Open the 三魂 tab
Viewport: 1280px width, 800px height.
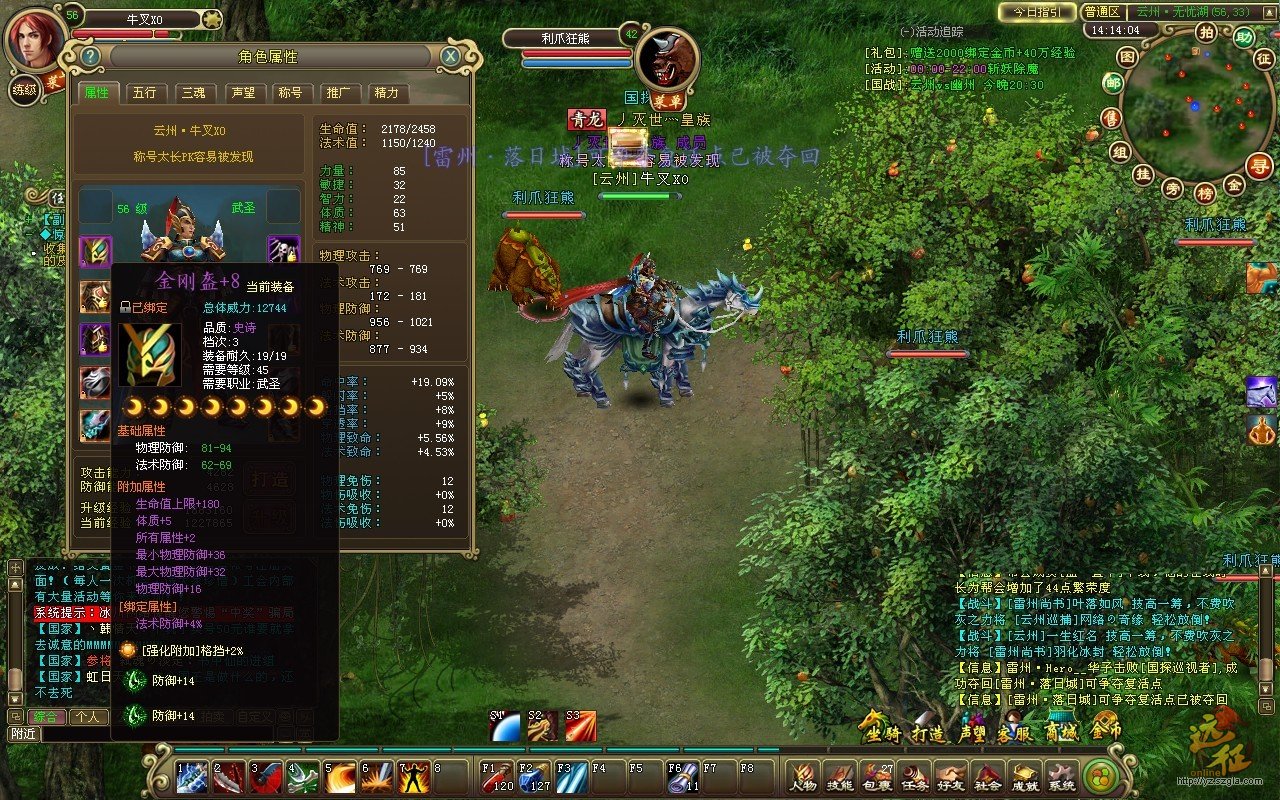coord(193,93)
